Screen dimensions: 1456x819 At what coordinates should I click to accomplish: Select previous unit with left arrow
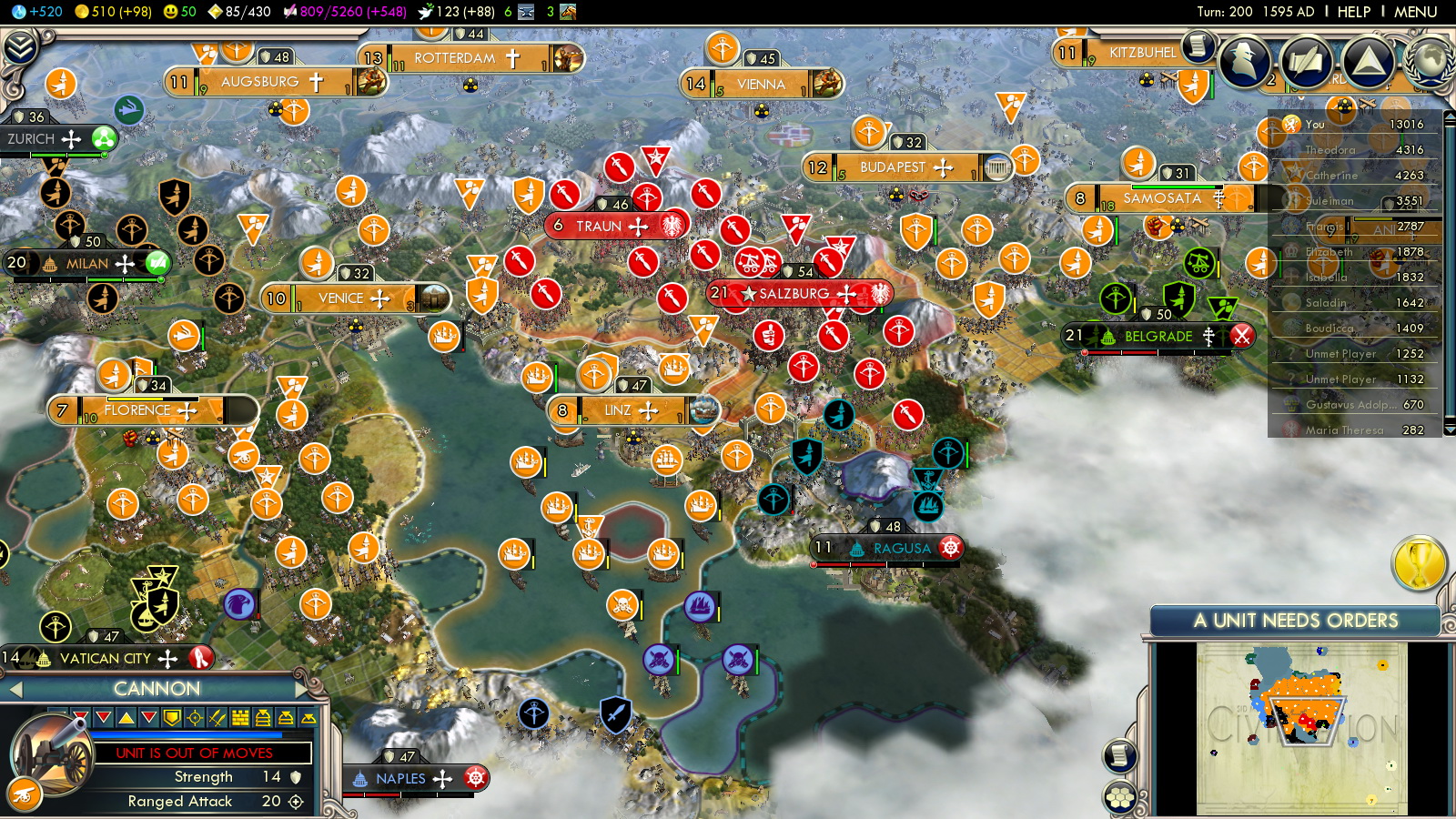click(15, 690)
